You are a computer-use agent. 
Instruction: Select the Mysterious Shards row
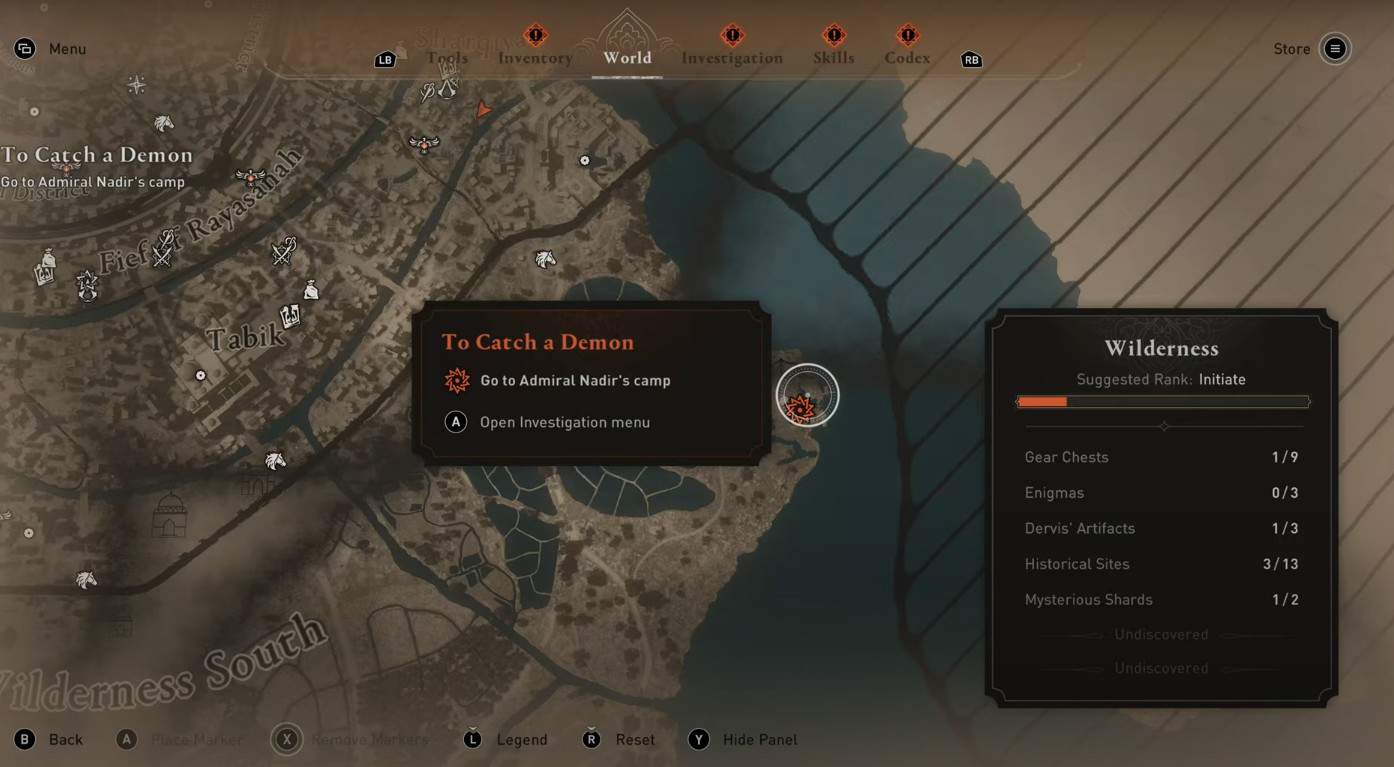point(1161,600)
